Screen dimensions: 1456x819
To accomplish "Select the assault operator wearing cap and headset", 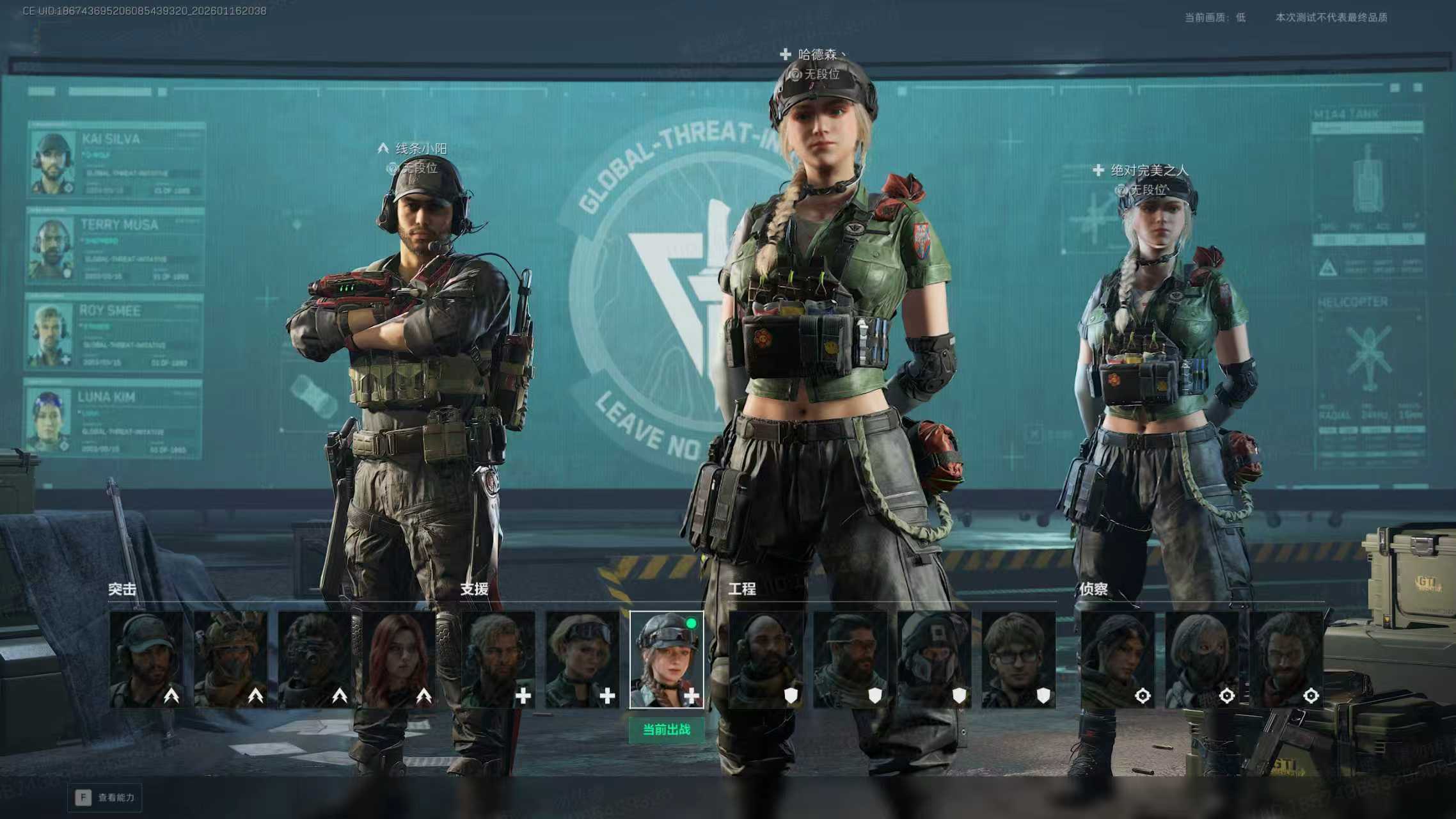I will [146, 659].
